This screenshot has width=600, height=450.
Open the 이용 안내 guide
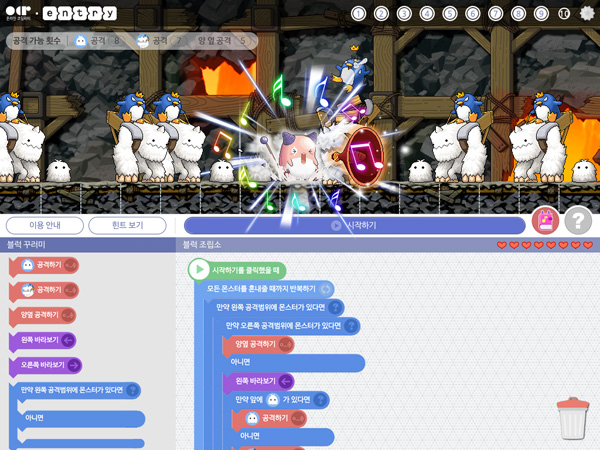(x=44, y=225)
